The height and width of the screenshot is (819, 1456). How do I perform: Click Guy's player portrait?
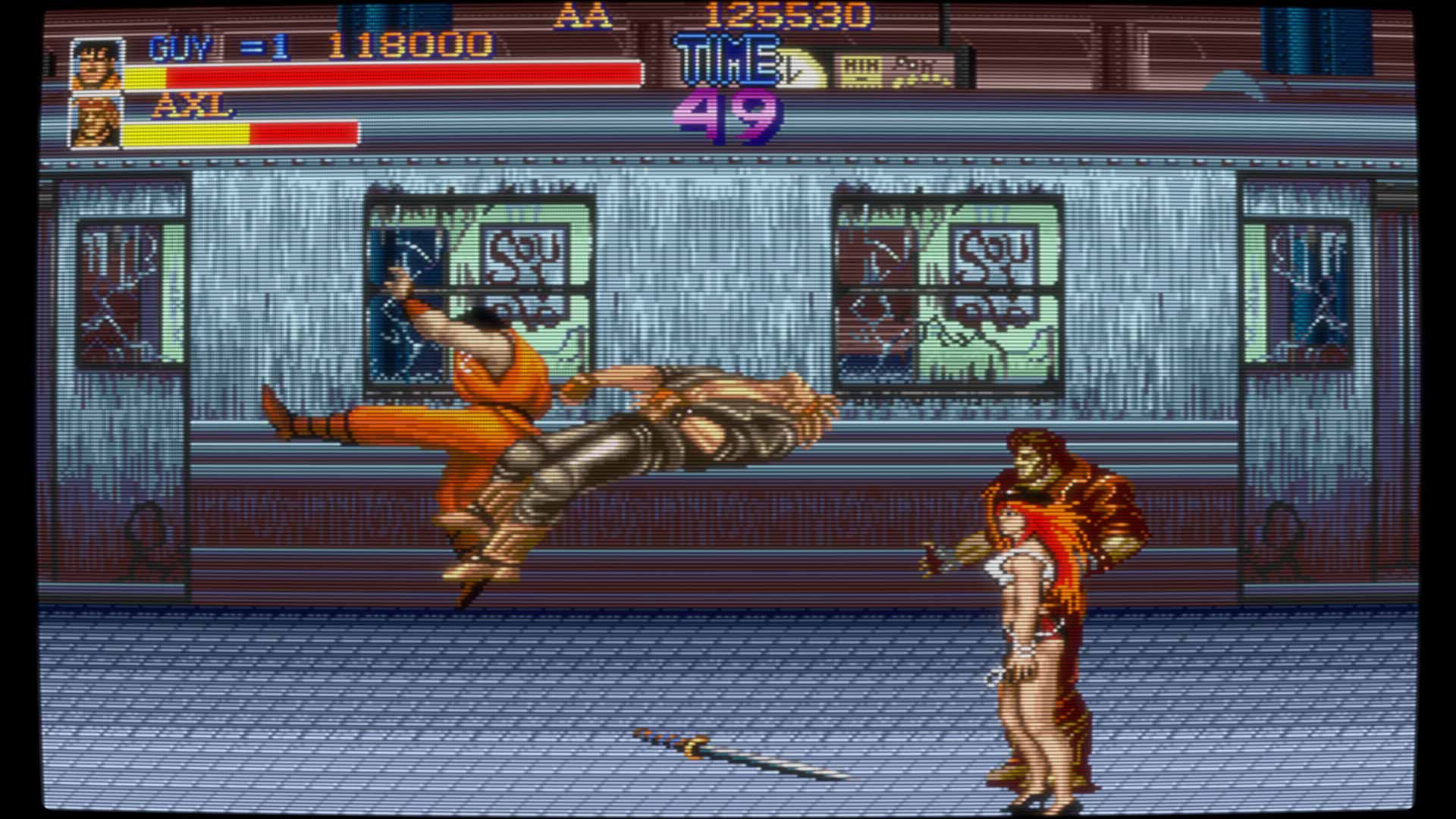[96, 65]
